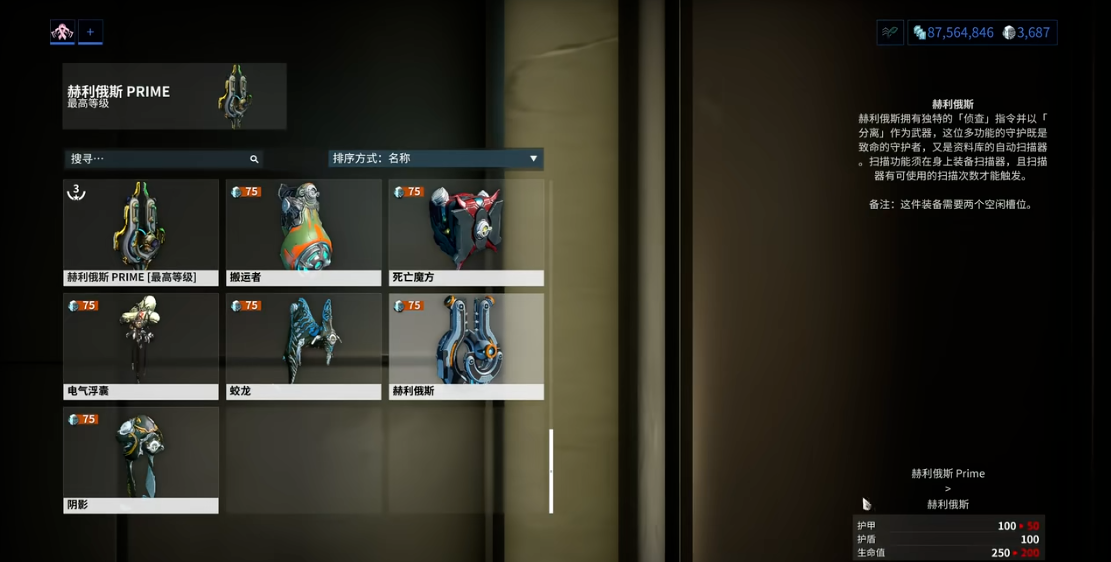Select the 赫利俄斯 PRIME [最高等级] sentinel tile
The image size is (1111, 562).
tap(141, 232)
